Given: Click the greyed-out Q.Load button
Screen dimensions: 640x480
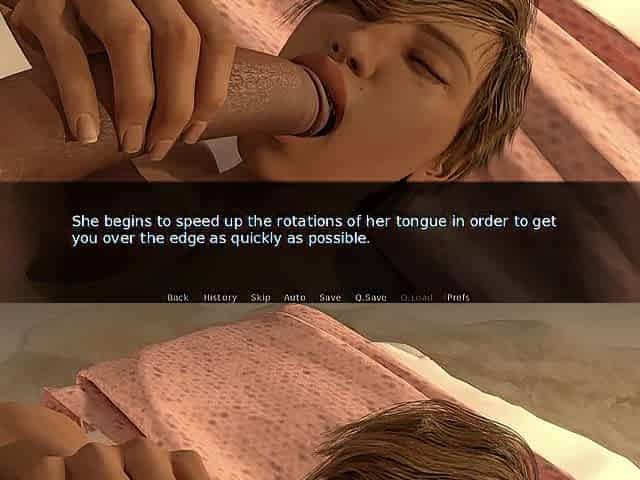Looking at the screenshot, I should click(x=416, y=297).
